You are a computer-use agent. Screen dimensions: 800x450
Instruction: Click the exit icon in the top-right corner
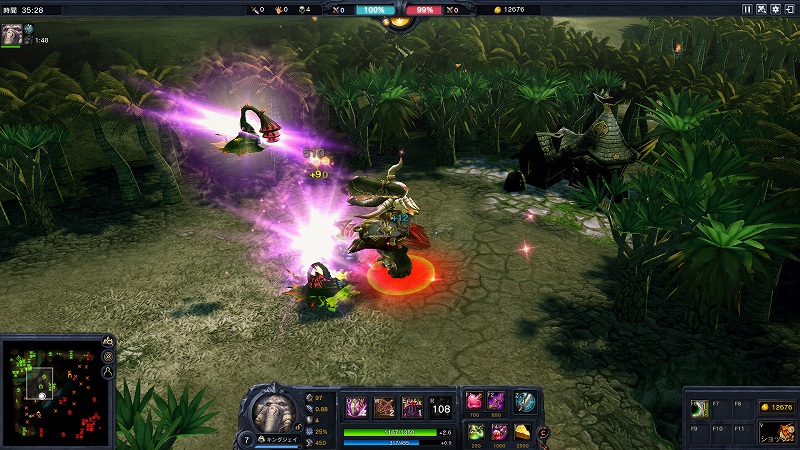tap(790, 9)
